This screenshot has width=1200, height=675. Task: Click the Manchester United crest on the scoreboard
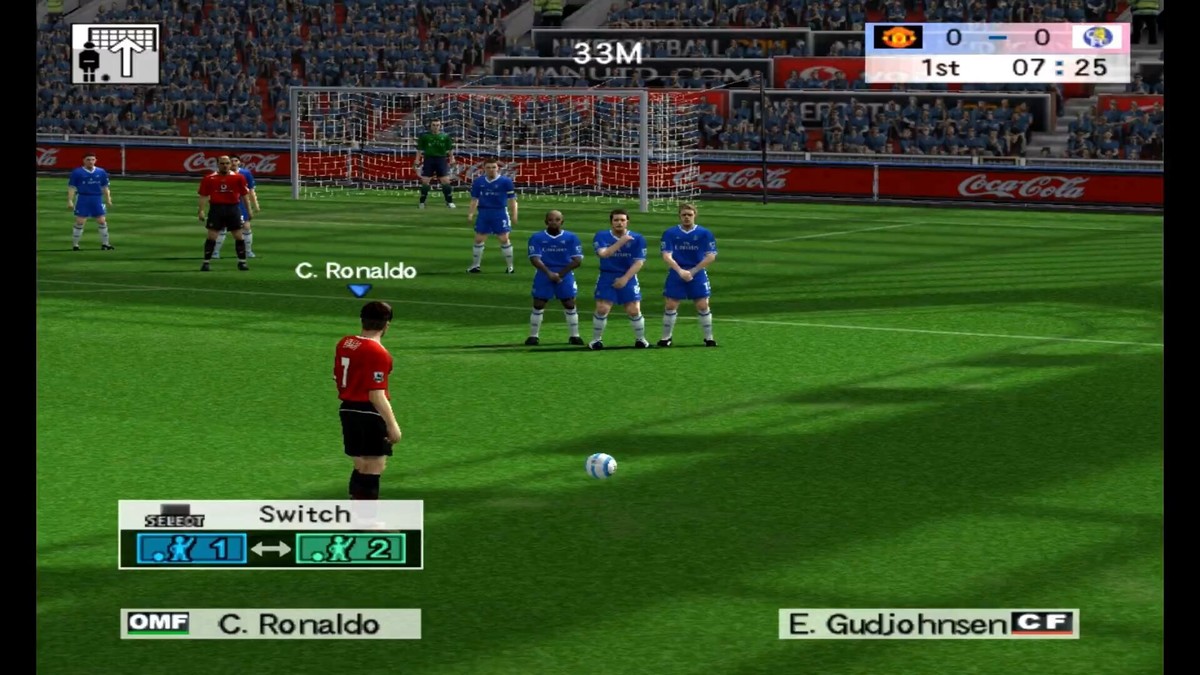pos(898,38)
